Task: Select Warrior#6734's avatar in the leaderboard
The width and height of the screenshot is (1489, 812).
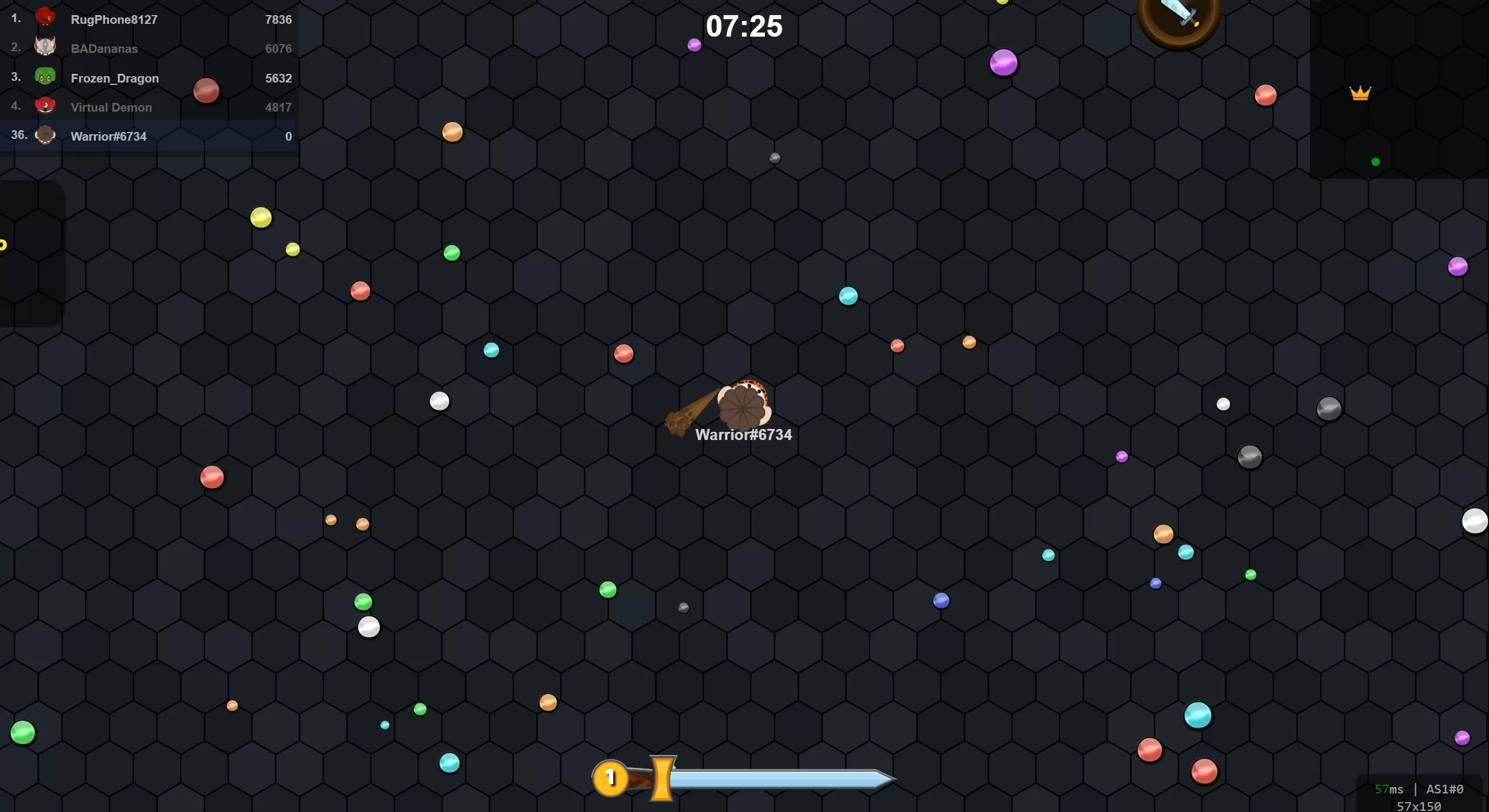Action: point(45,135)
